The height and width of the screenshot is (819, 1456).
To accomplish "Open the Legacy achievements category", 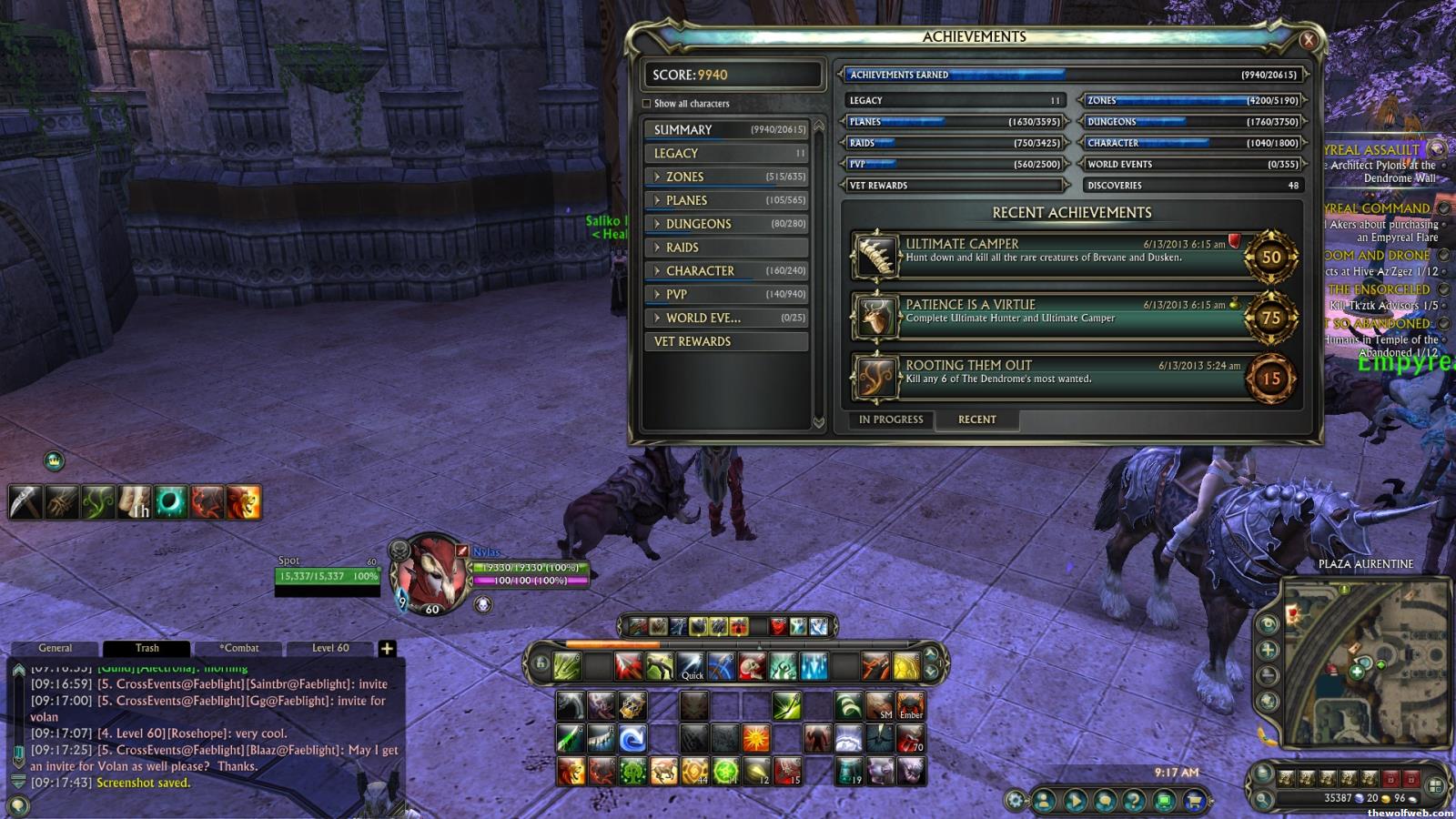I will coord(725,154).
